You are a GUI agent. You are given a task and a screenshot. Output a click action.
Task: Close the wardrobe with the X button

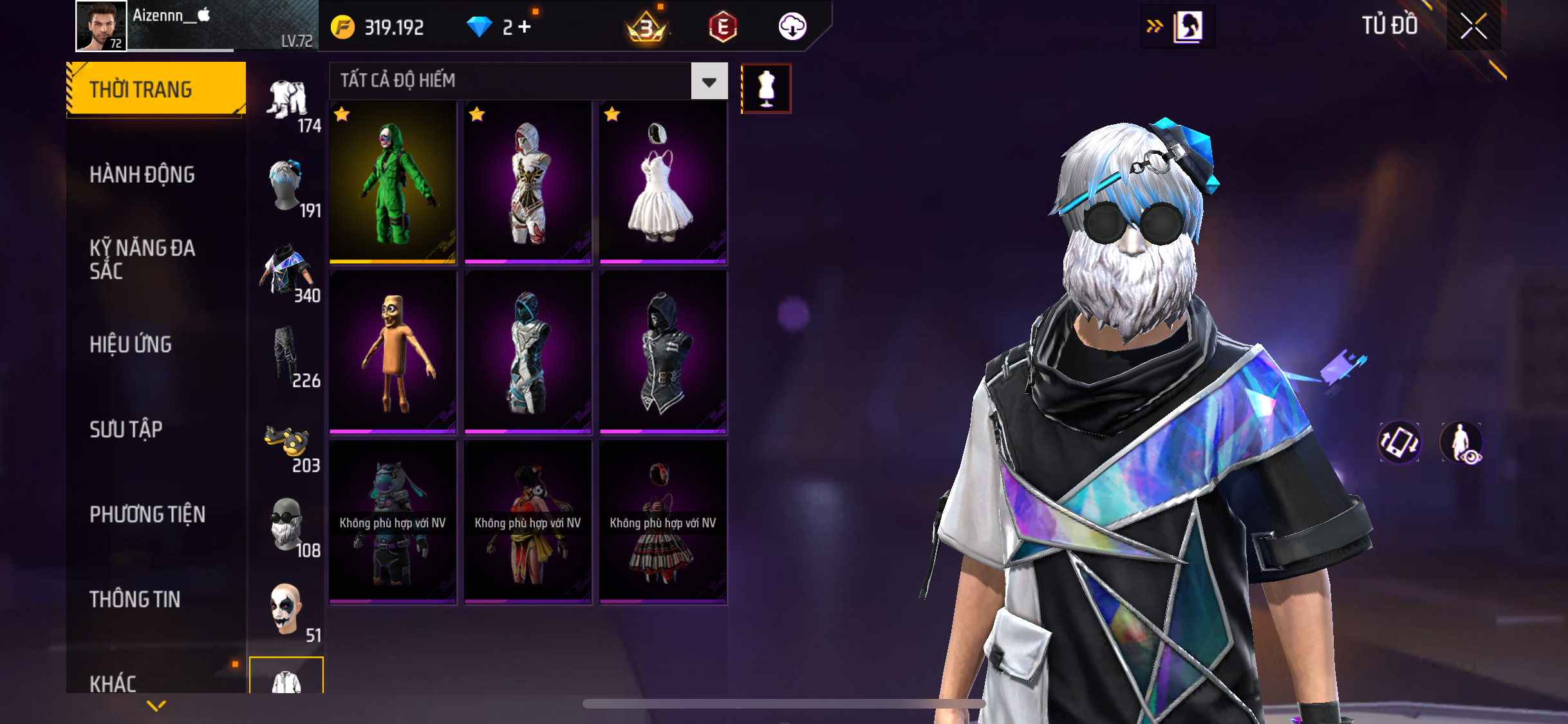pyautogui.click(x=1473, y=26)
